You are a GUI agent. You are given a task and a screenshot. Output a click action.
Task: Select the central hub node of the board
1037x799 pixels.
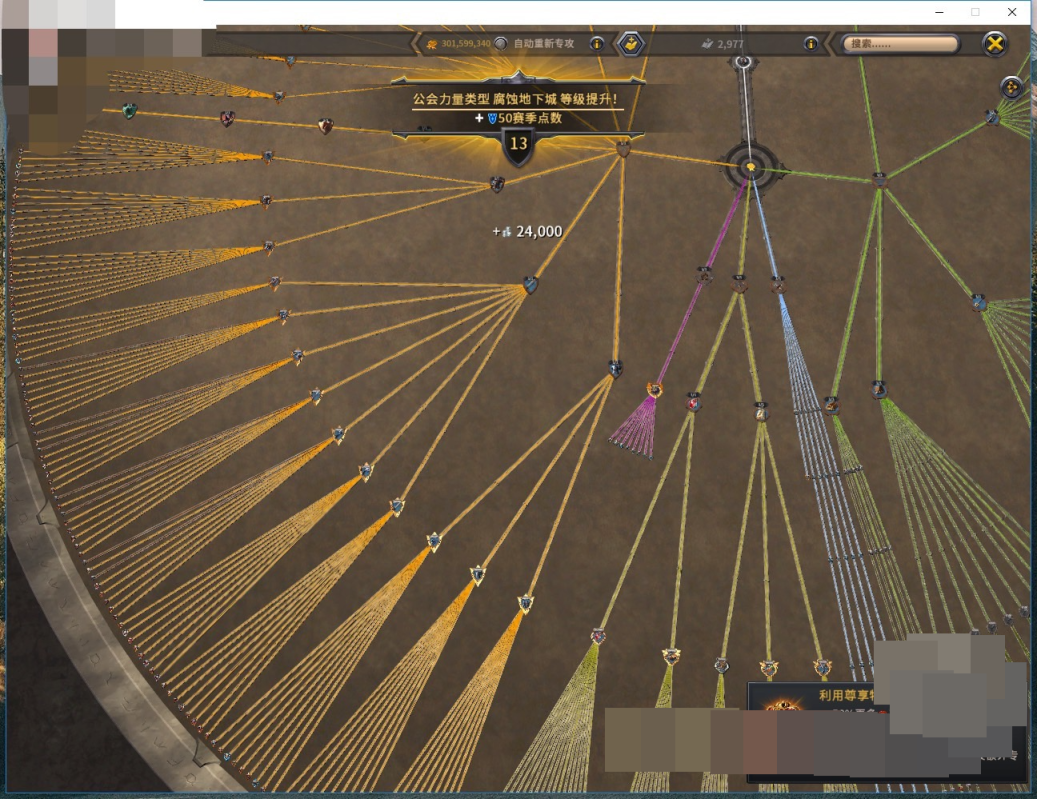(750, 167)
